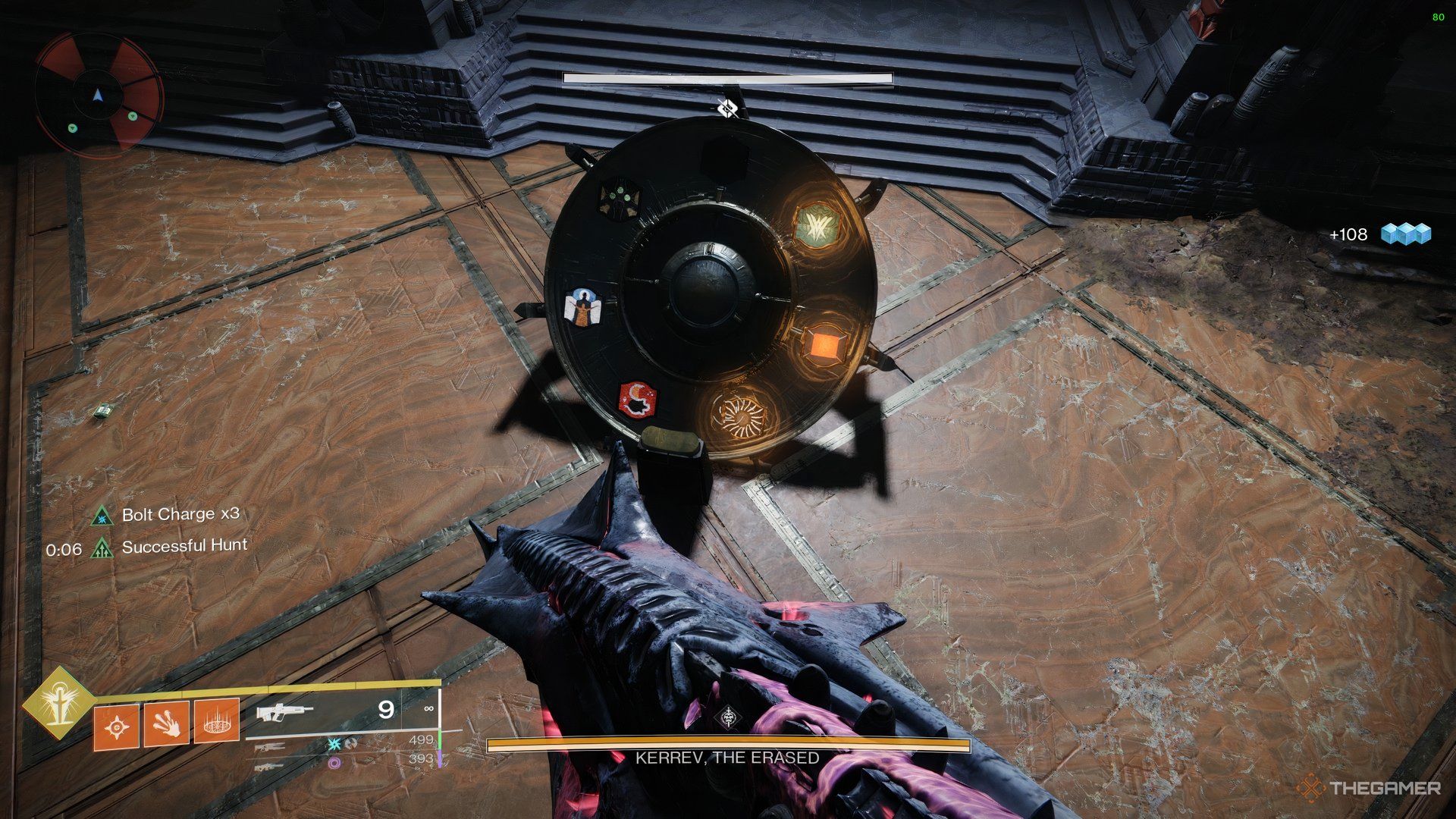The image size is (1456, 819).
Task: Click the blue cubes loot icon
Action: (1405, 234)
